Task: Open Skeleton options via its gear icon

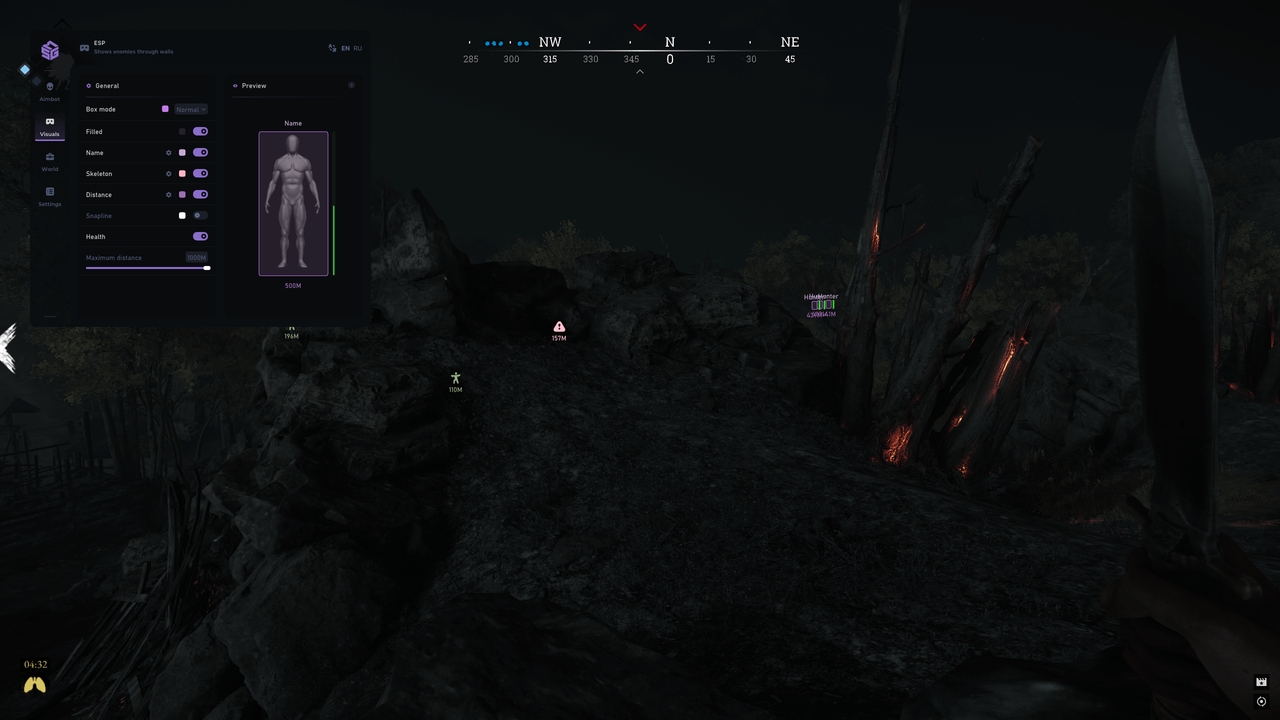Action: tap(168, 173)
